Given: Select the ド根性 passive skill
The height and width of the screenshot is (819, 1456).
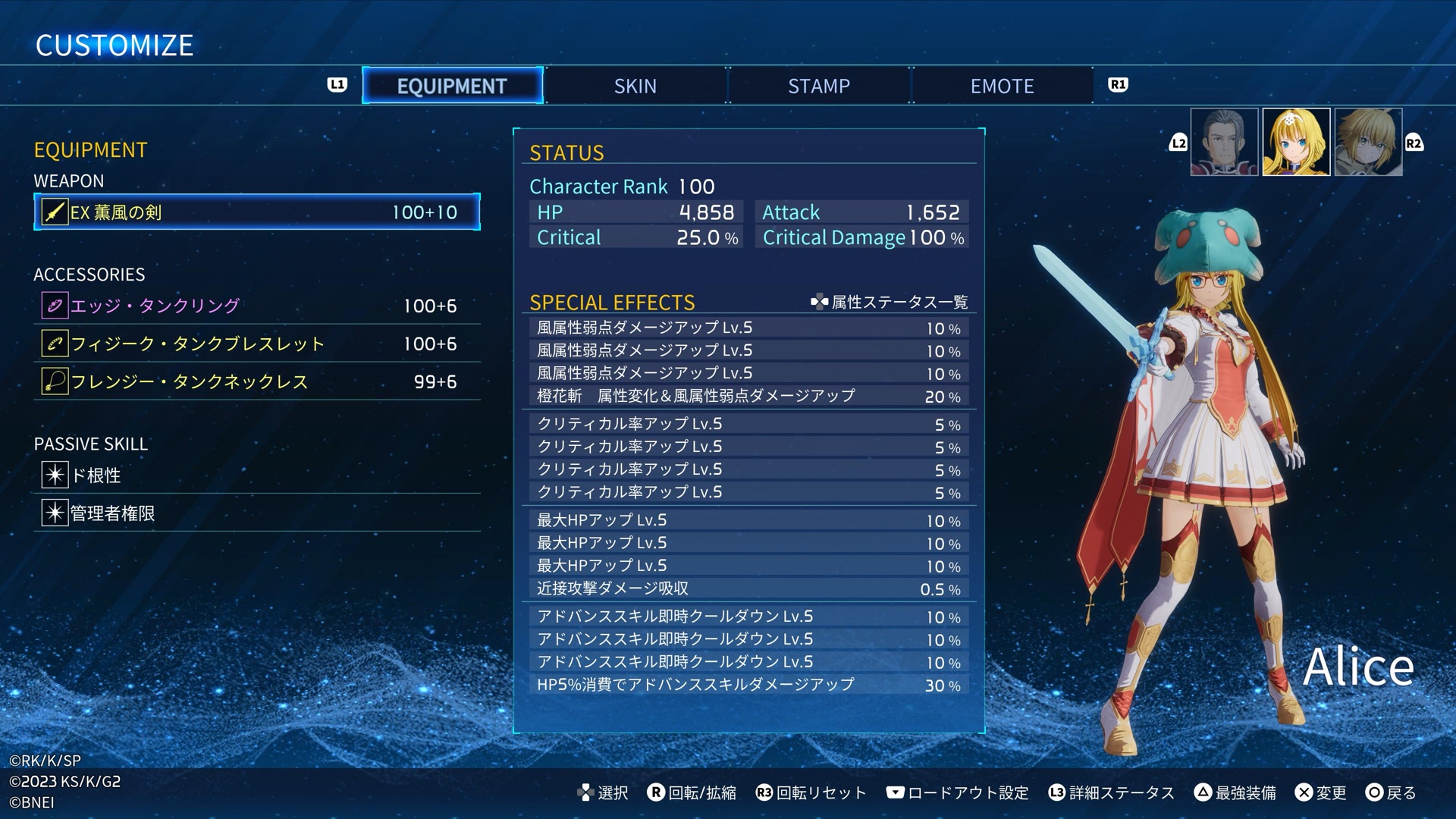Looking at the screenshot, I should coord(256,475).
